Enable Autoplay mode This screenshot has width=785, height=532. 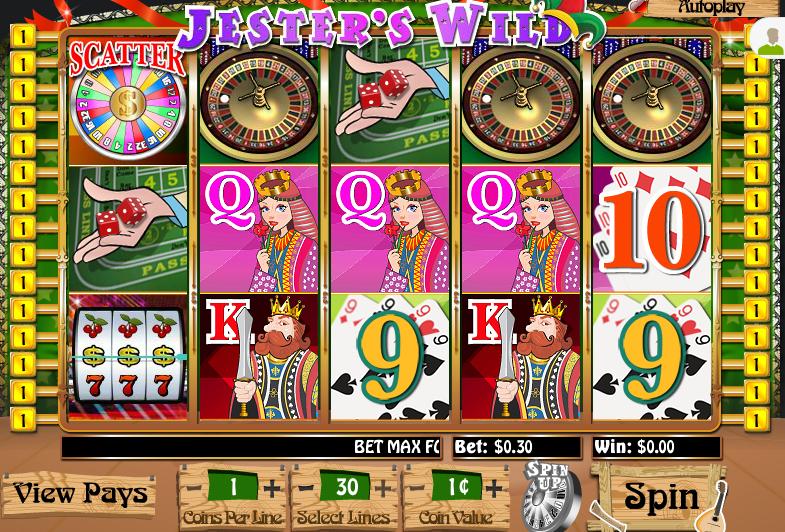point(711,7)
